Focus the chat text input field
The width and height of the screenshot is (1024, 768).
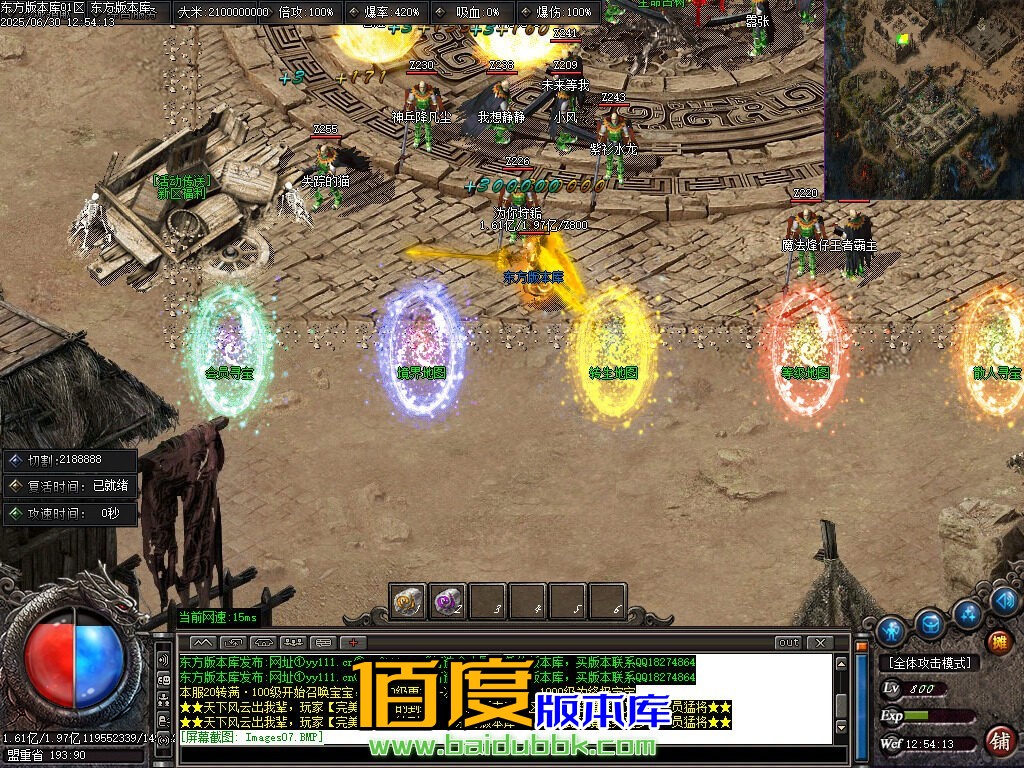(500, 738)
